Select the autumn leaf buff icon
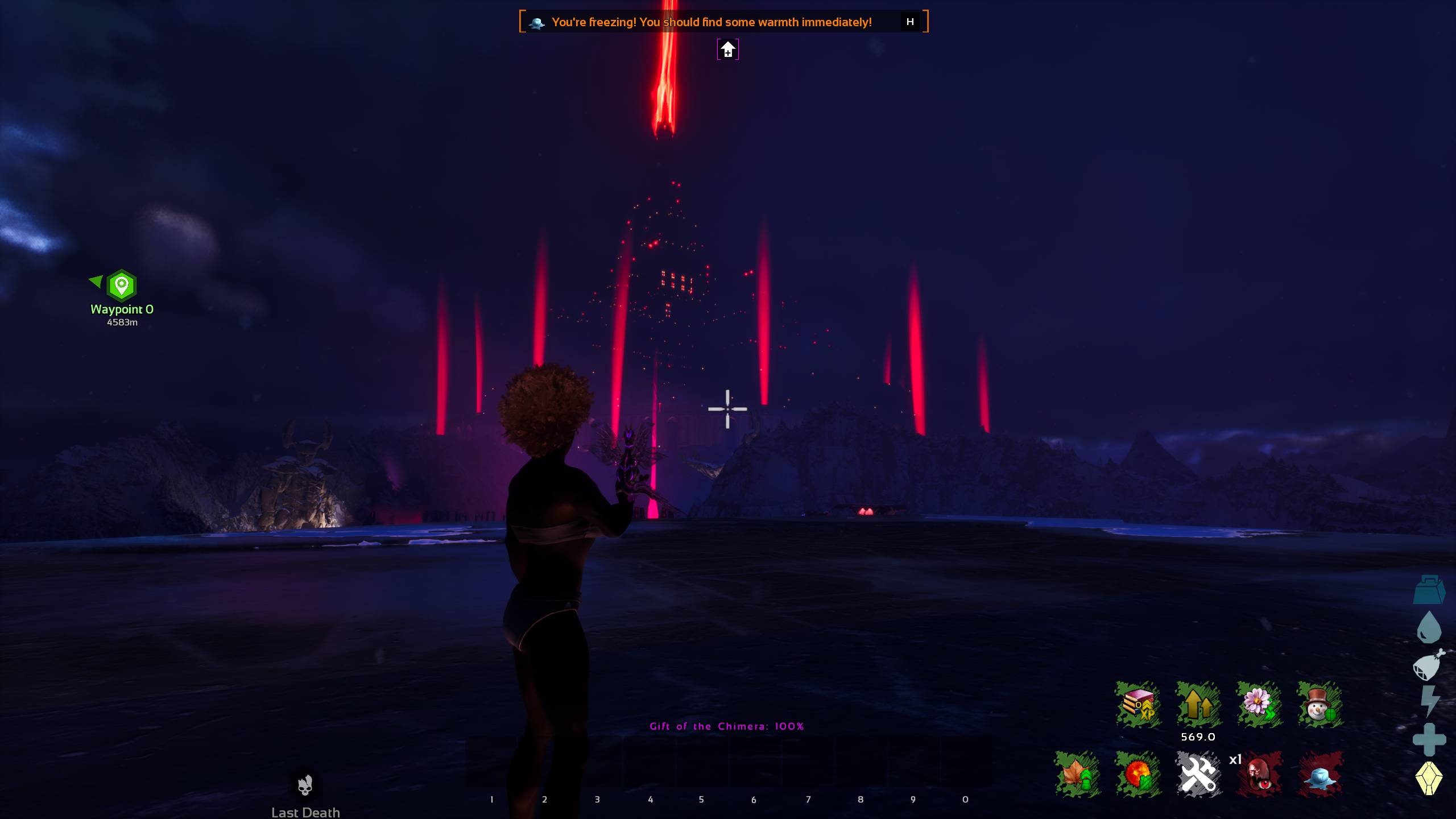This screenshot has height=819, width=1456. pos(1077,774)
